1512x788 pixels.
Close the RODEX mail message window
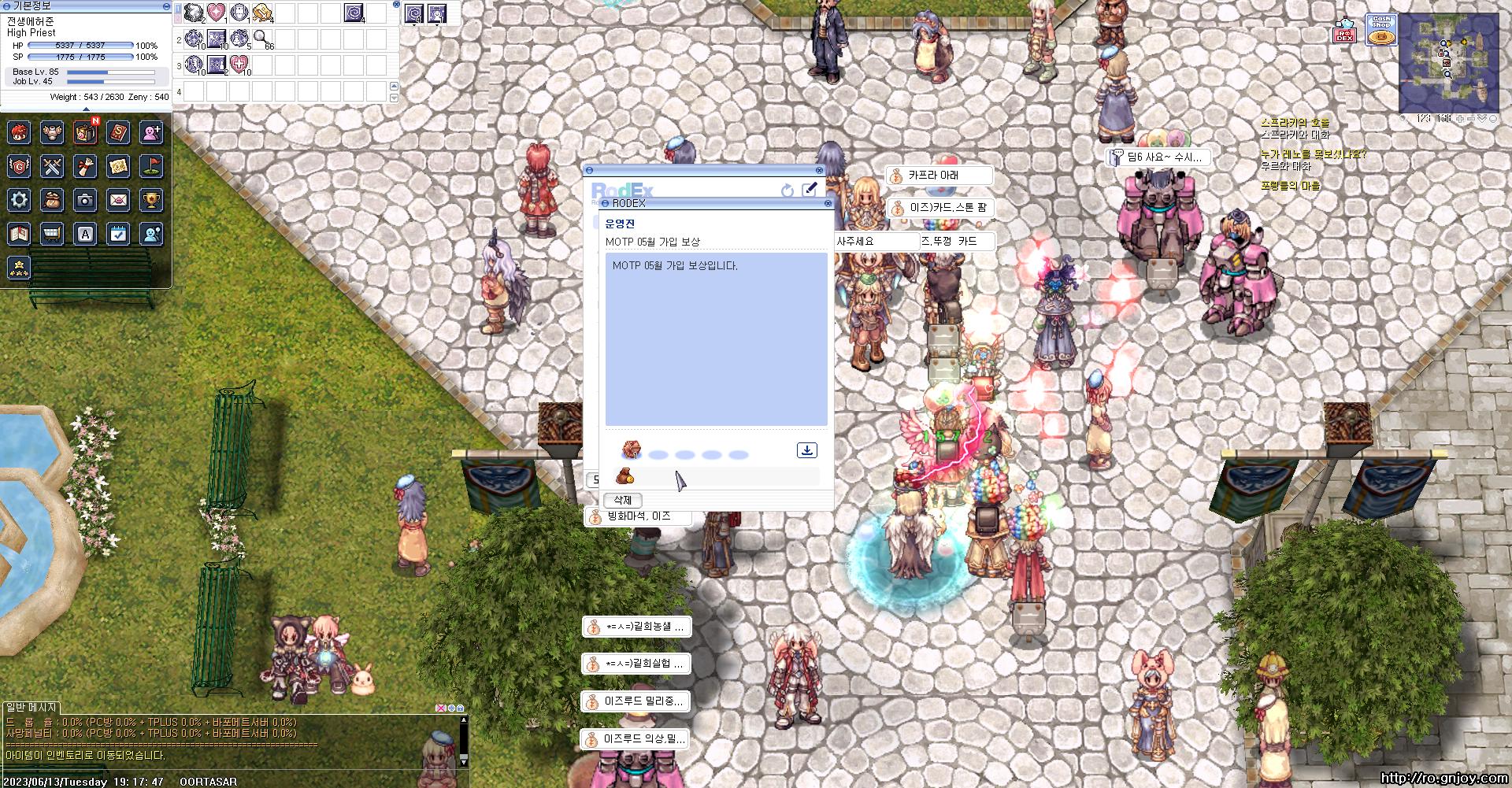pos(828,203)
